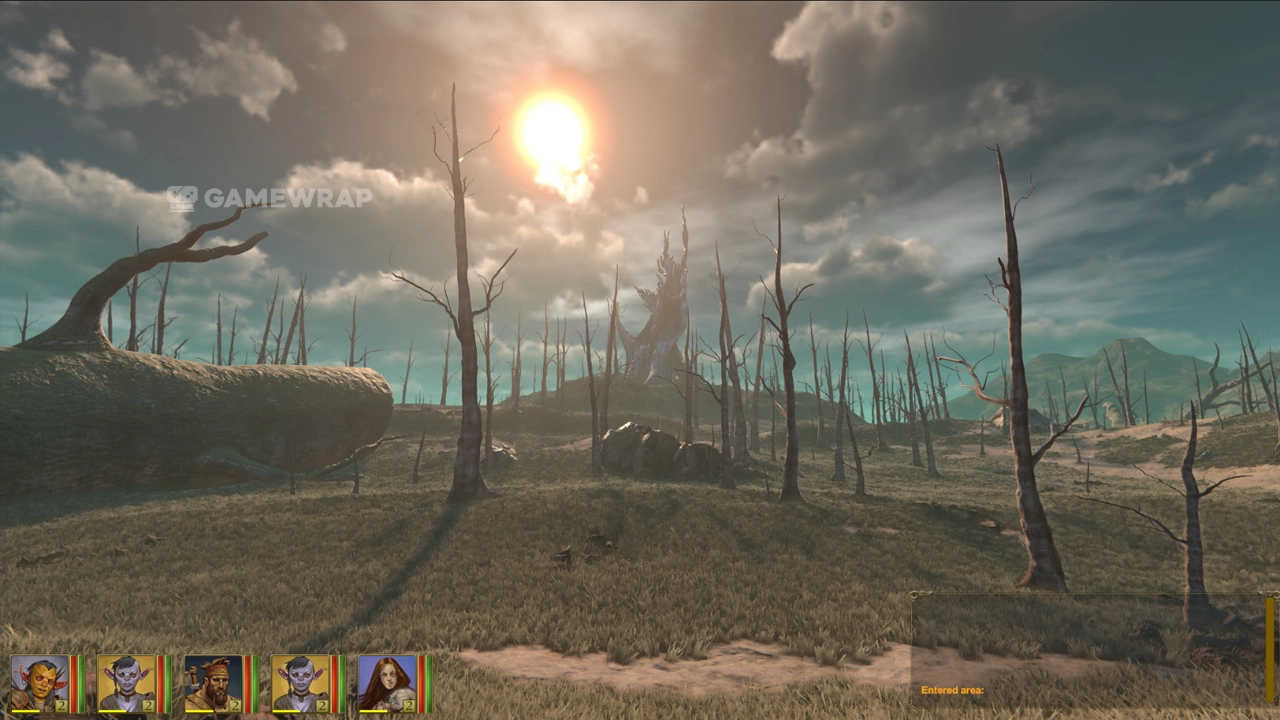Choose the bearded man with headband portrait
Screen dimensions: 1280x720
pos(213,683)
